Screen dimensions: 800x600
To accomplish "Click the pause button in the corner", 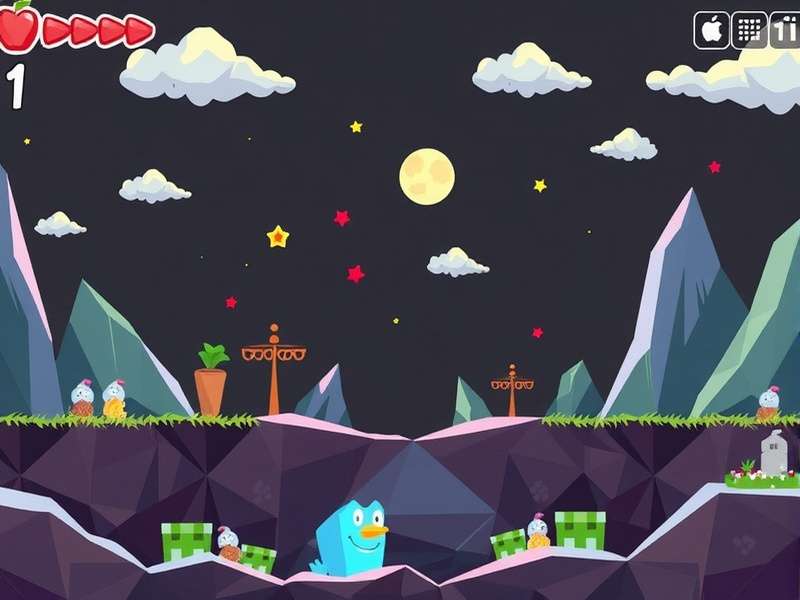I will tap(785, 30).
